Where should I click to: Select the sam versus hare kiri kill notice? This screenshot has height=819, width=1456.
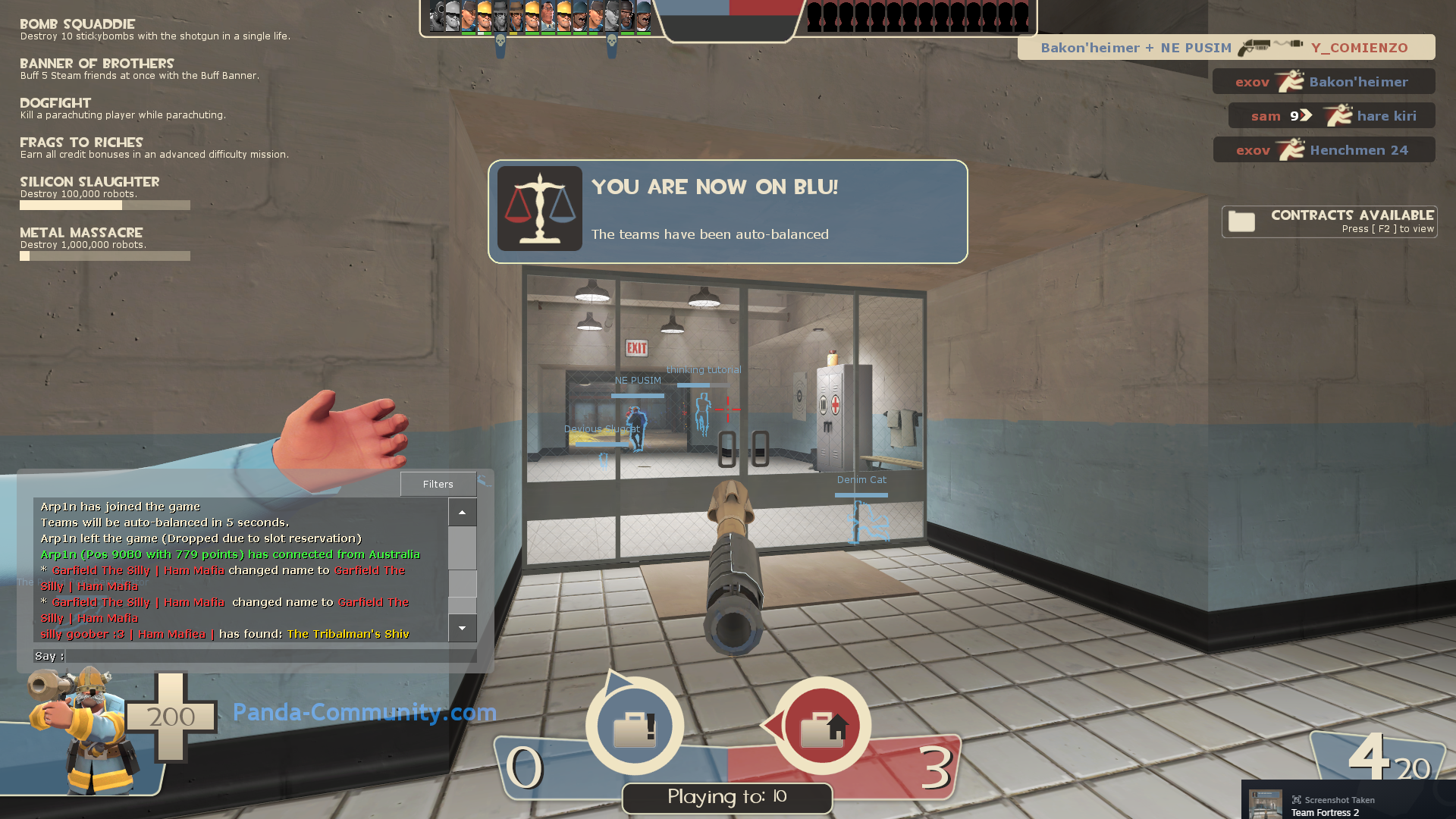point(1331,116)
